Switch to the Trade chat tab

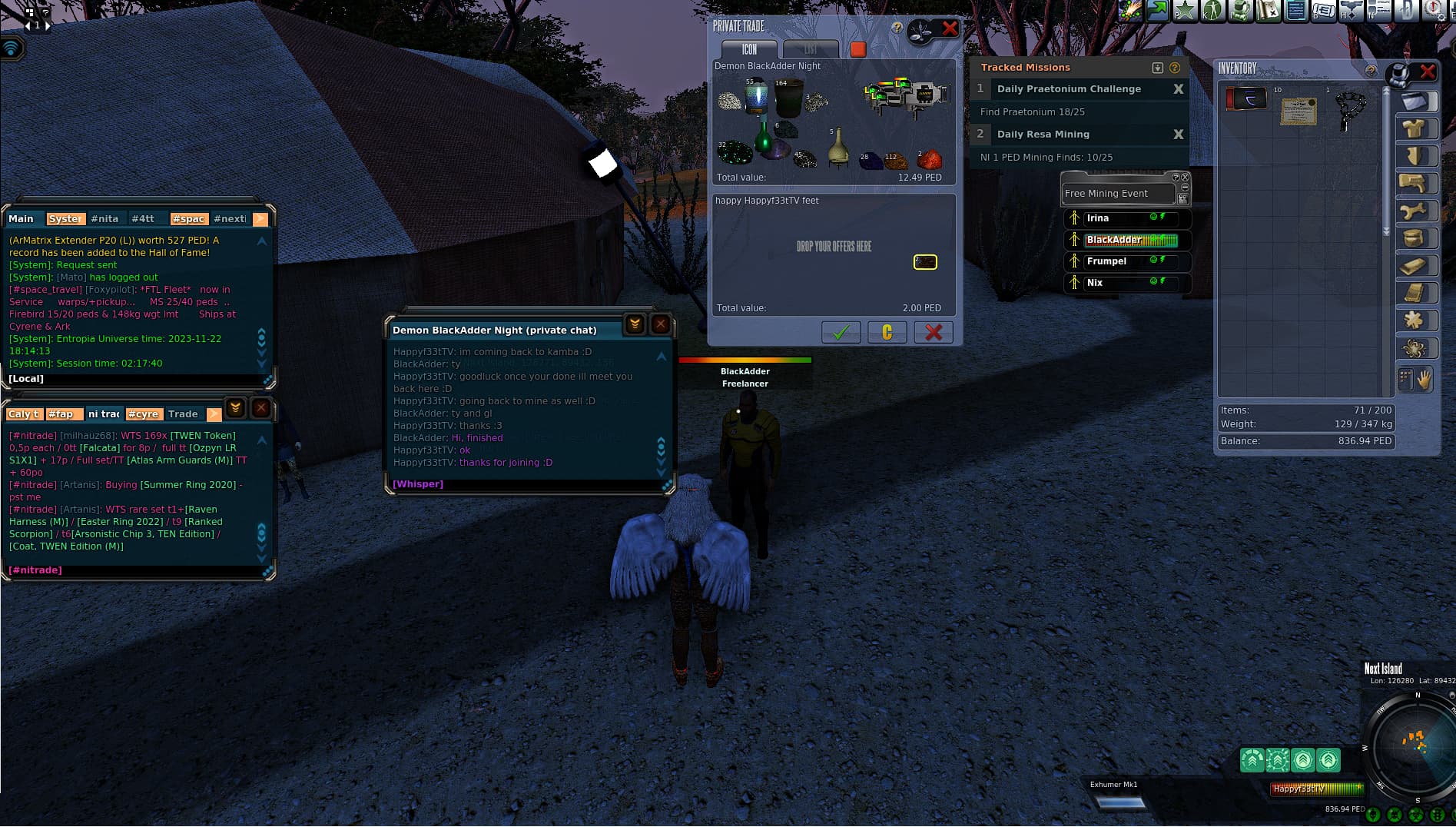[183, 414]
